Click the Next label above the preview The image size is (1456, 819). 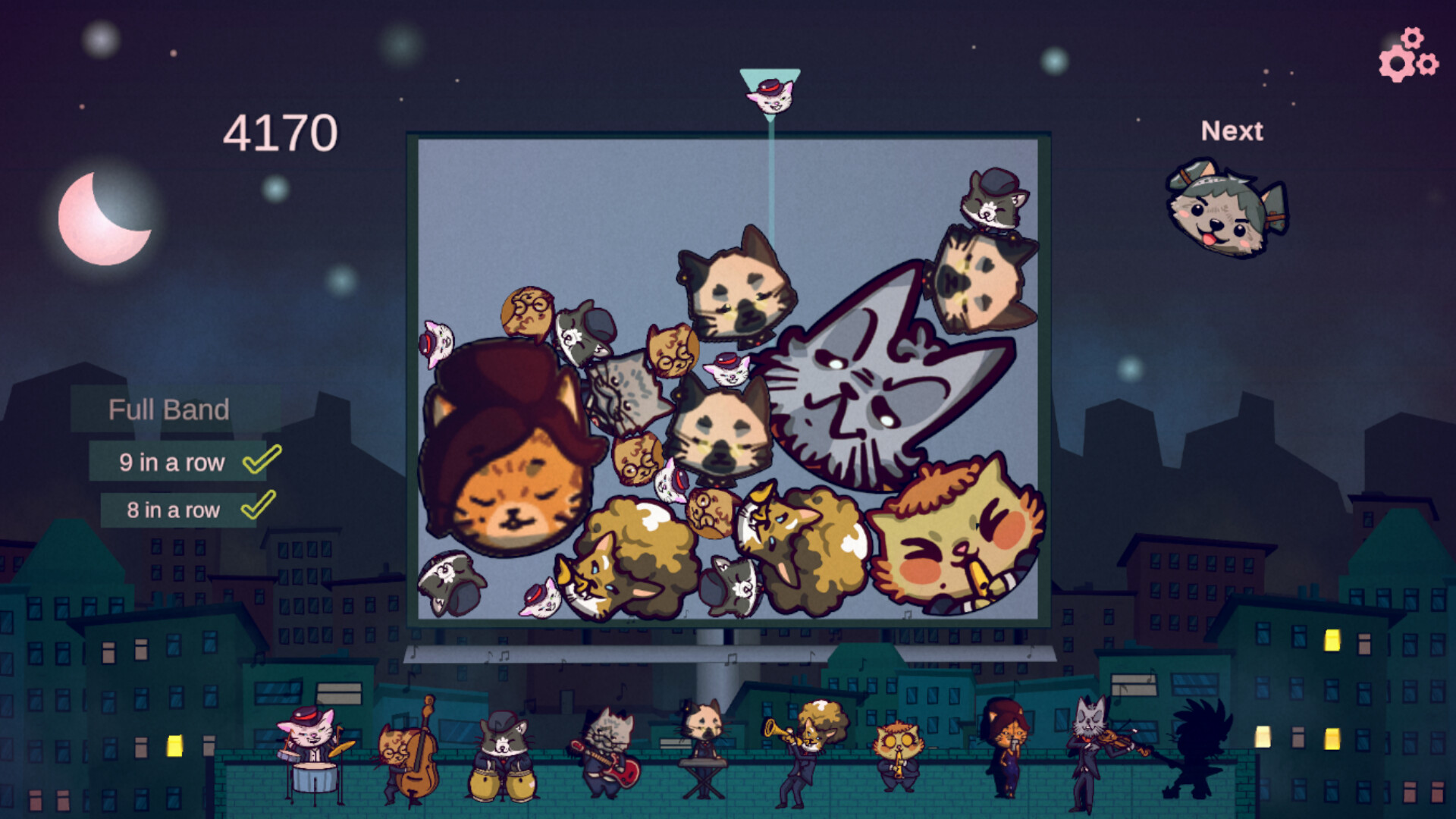pyautogui.click(x=1232, y=130)
